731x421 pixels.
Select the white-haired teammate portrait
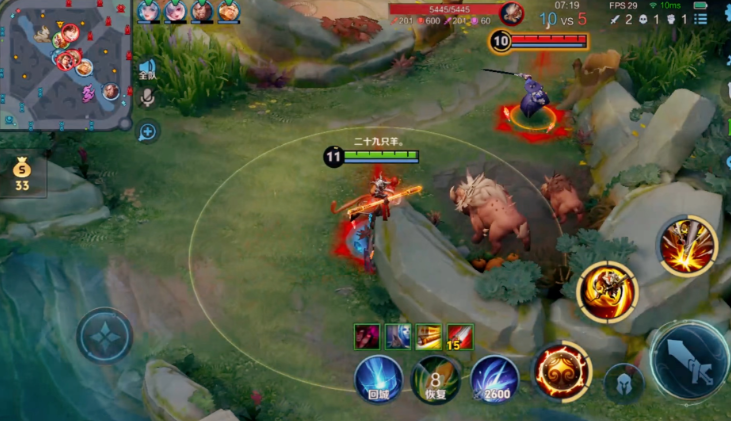pos(176,11)
